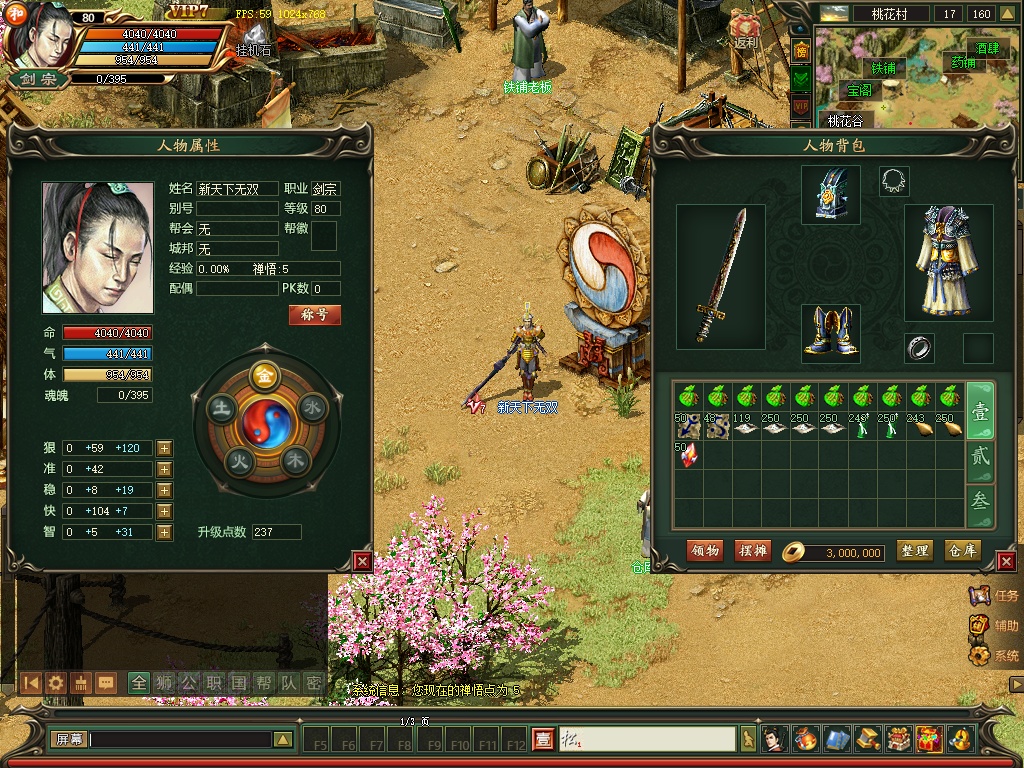Select the equipped sword slot

click(x=721, y=277)
